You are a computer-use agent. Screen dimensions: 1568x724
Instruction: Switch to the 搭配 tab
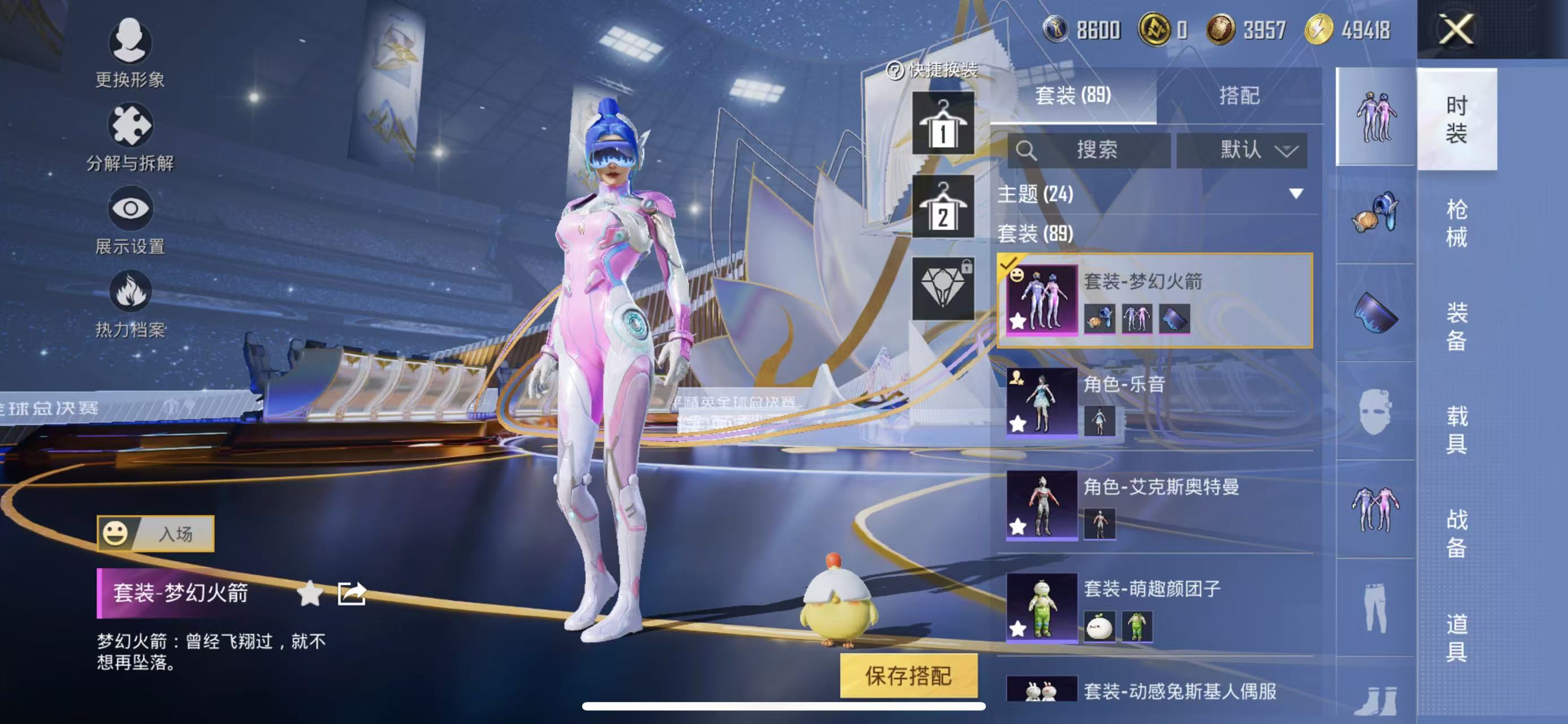coord(1238,96)
